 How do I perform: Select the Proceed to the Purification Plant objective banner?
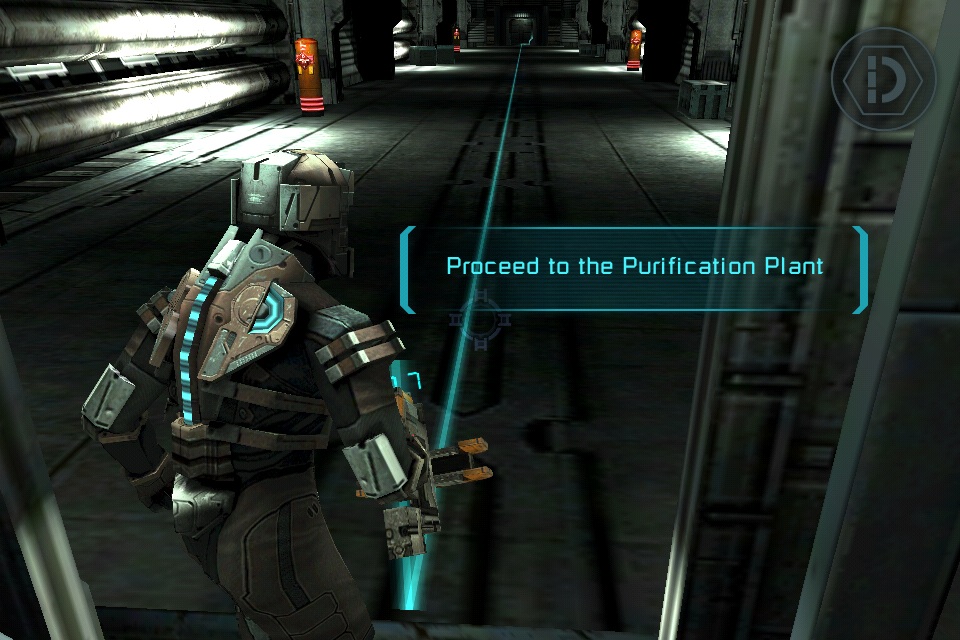634,268
